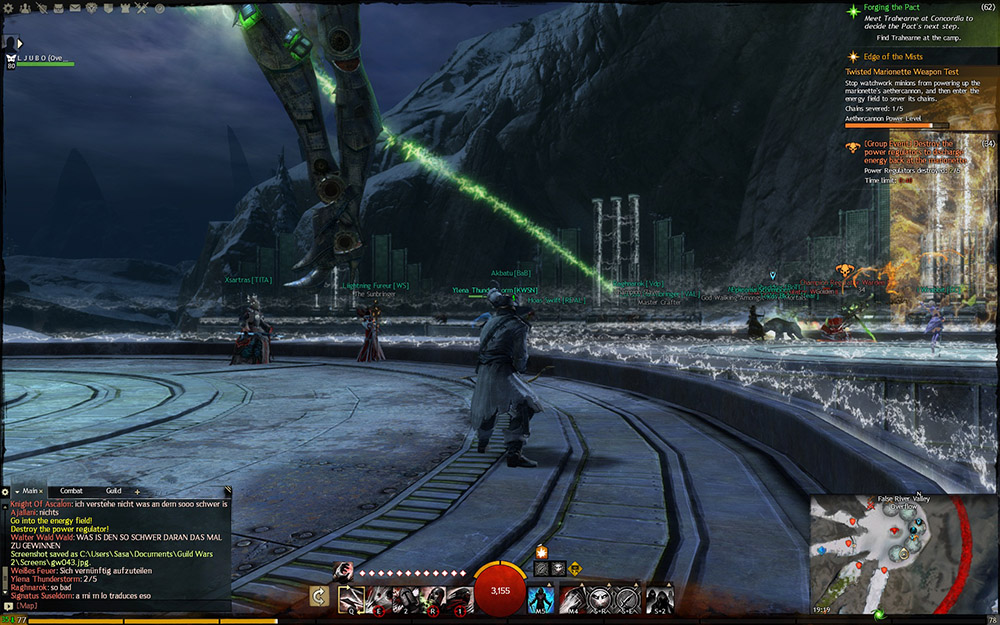Activate the first weapon skill slot
The width and height of the screenshot is (1000, 625).
tap(350, 598)
